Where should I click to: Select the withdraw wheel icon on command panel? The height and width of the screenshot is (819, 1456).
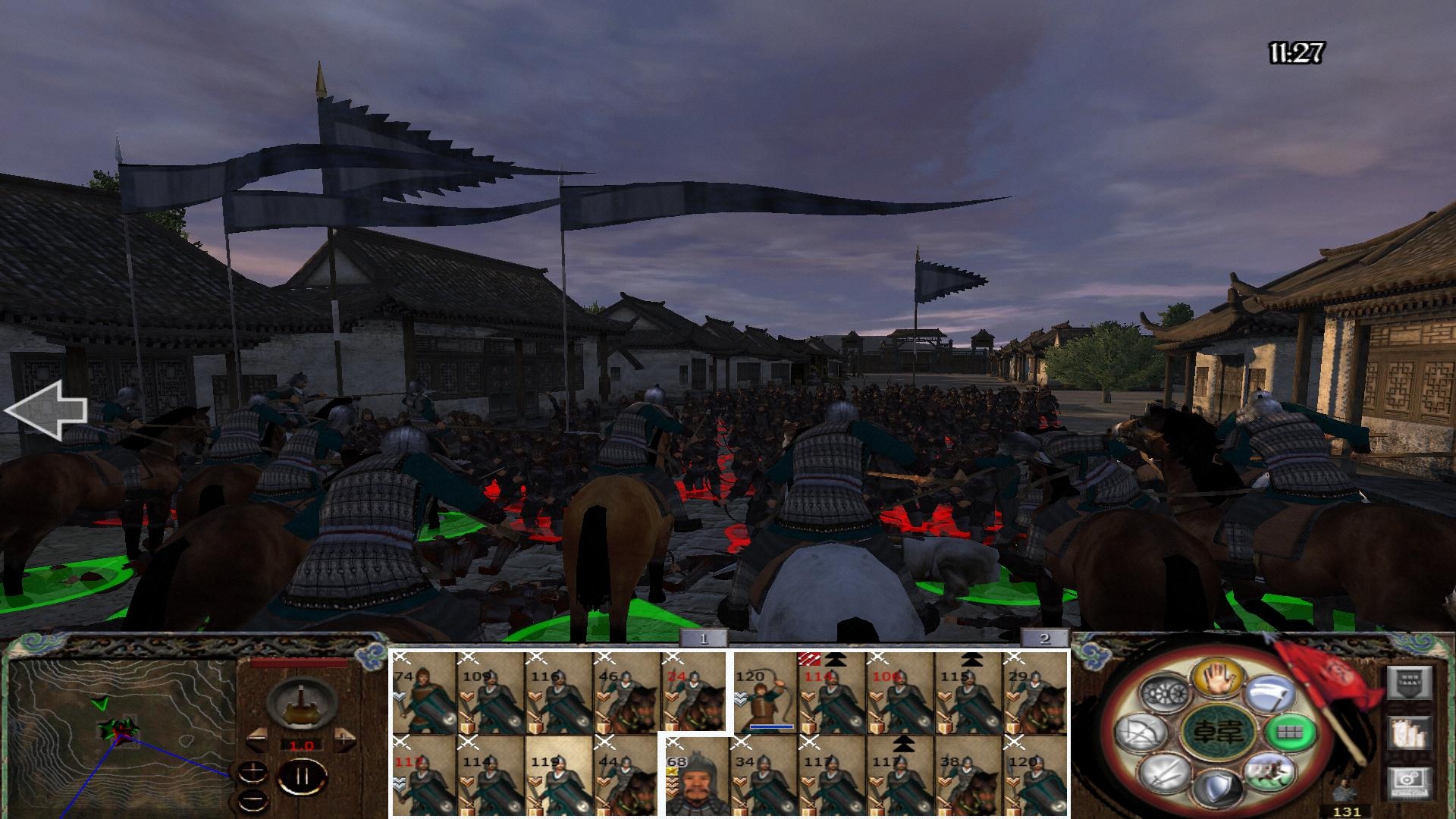[x=1165, y=692]
